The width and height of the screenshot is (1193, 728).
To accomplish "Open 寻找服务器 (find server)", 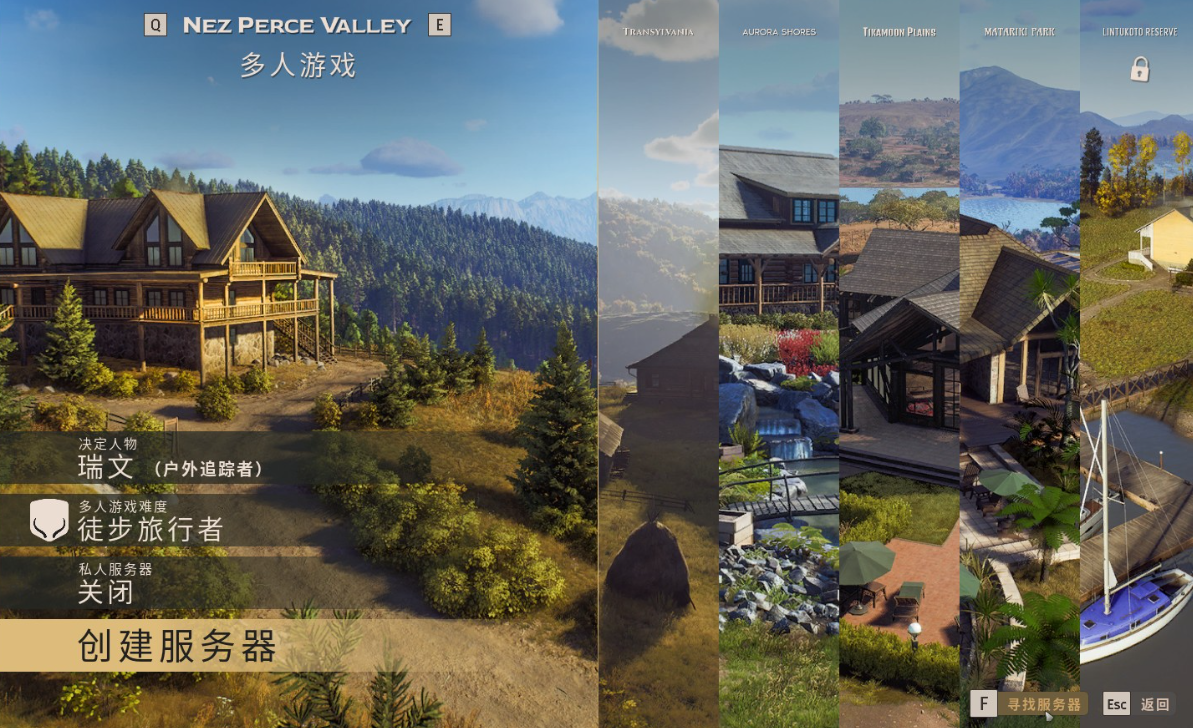I will pos(1030,704).
